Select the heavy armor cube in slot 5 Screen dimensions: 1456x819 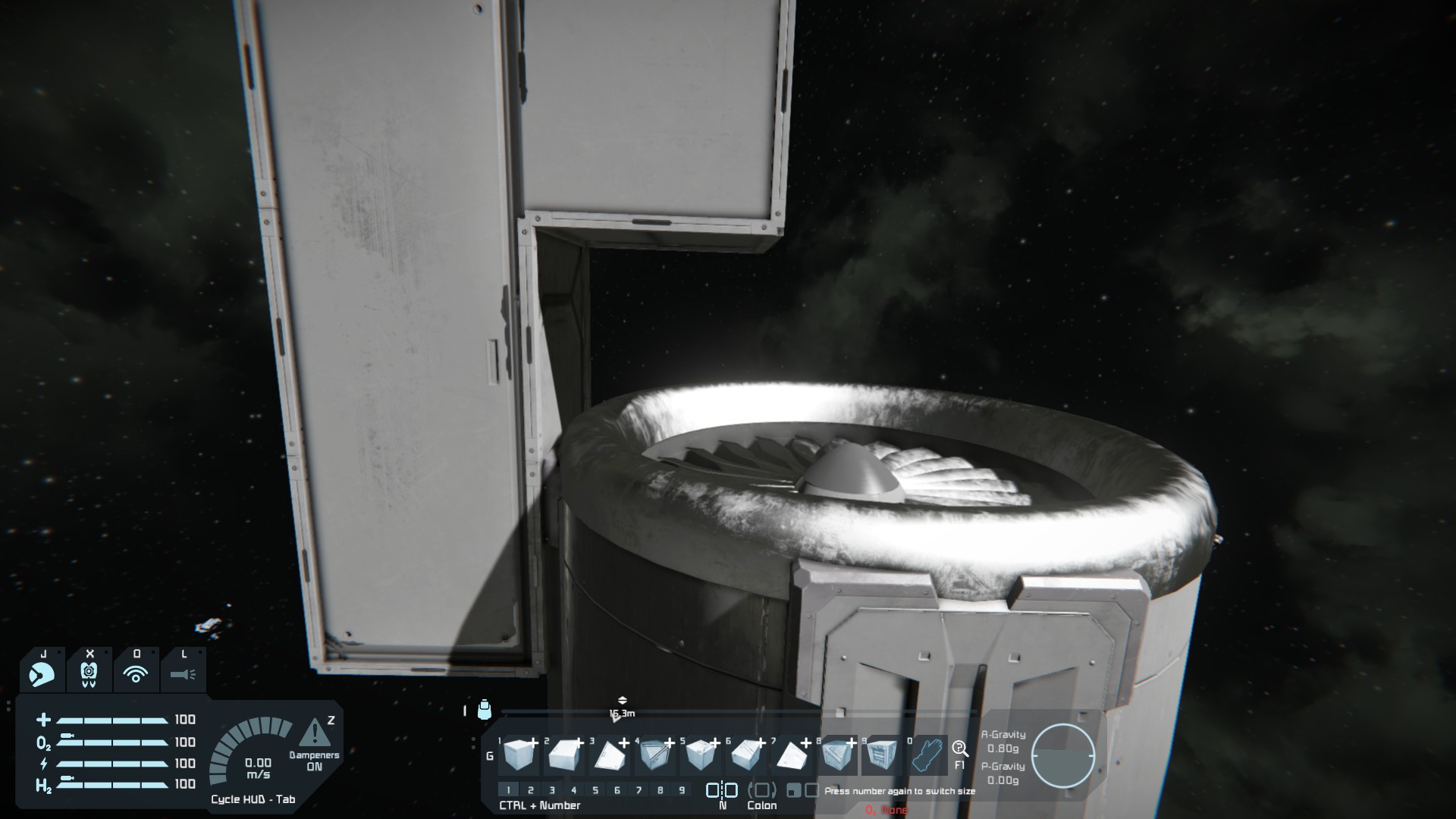pos(701,755)
